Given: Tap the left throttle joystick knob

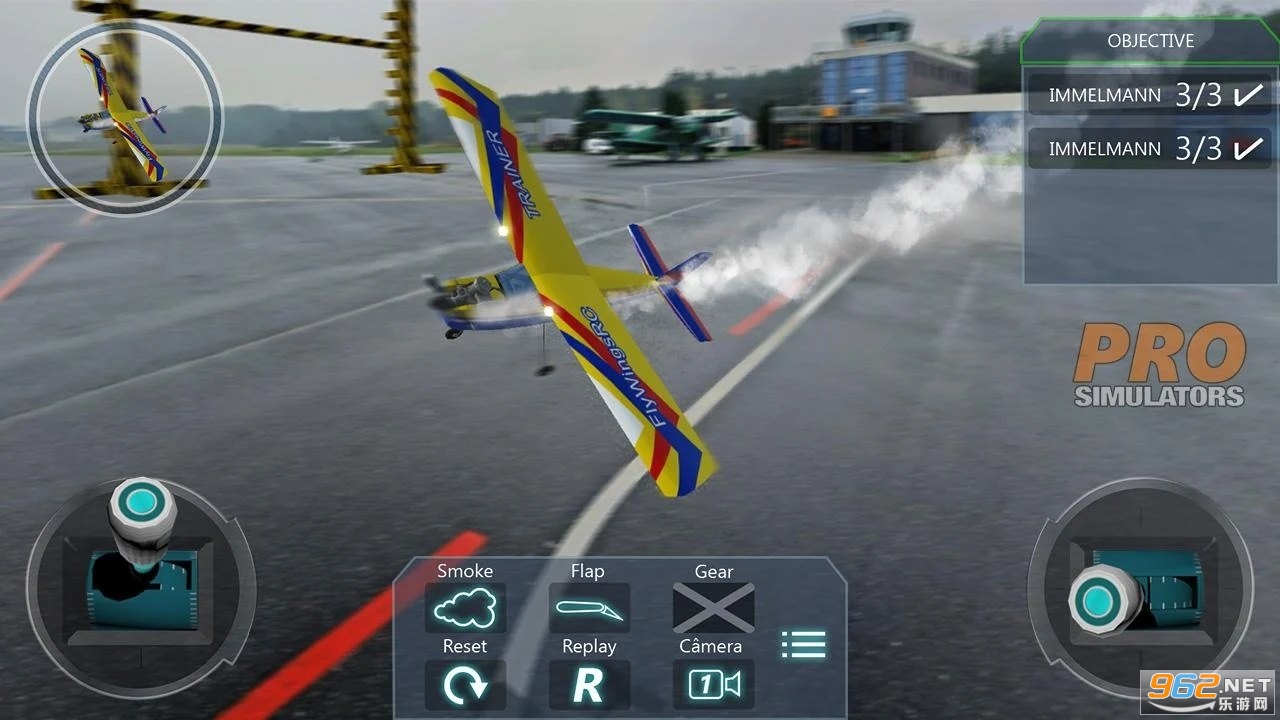Looking at the screenshot, I should [140, 503].
